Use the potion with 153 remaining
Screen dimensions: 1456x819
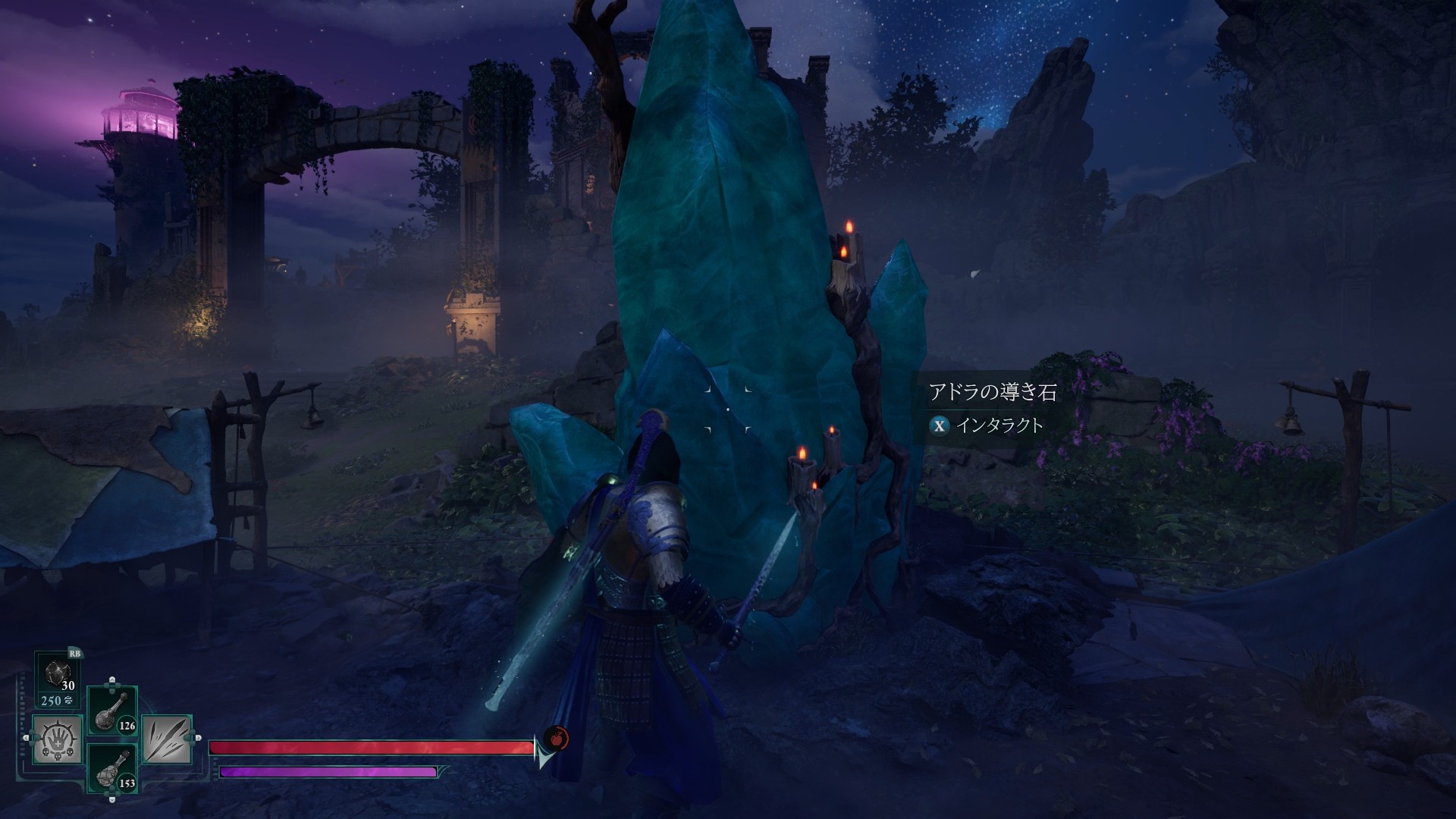click(113, 768)
